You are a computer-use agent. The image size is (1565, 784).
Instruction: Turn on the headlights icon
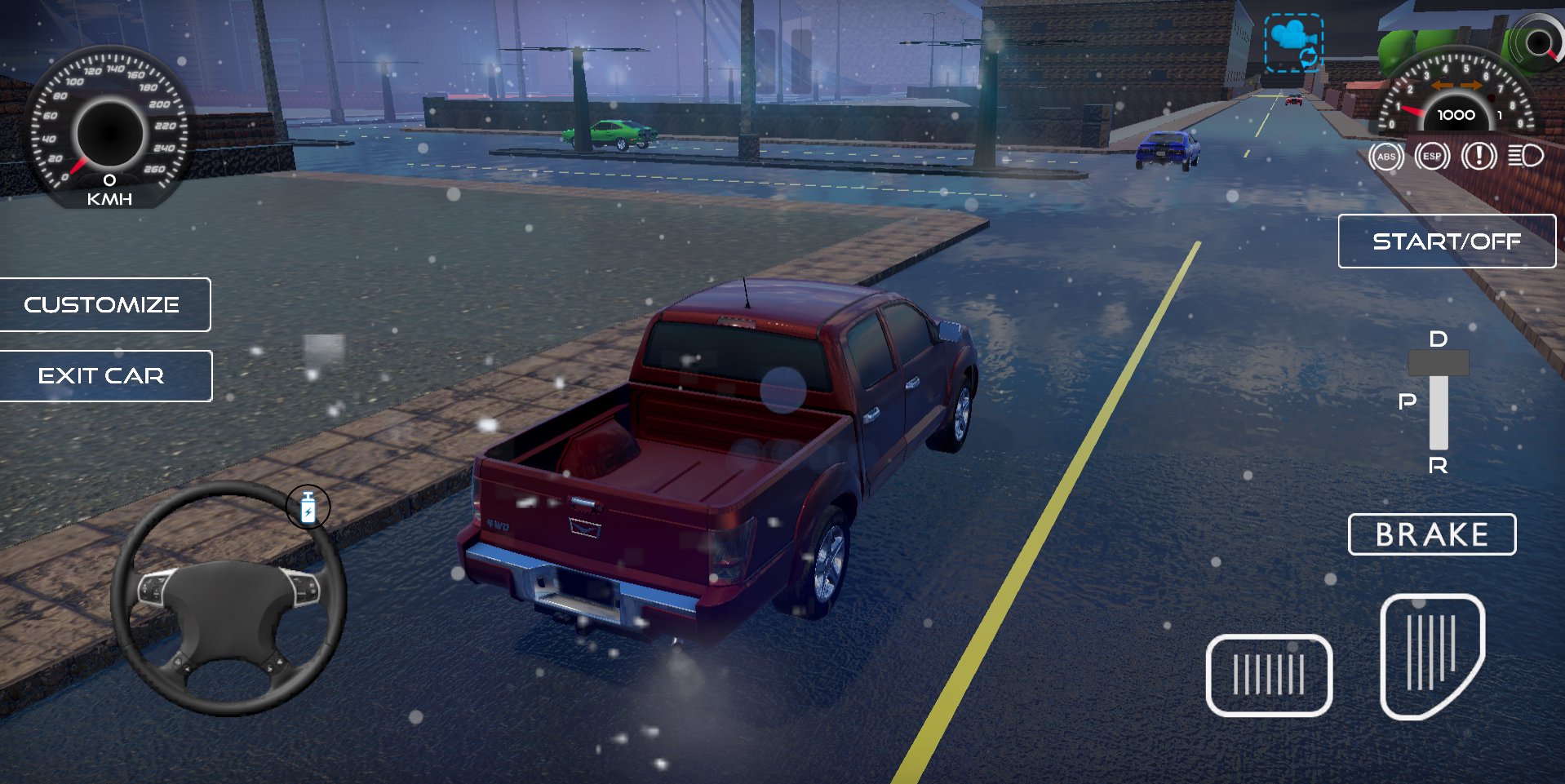tap(1524, 155)
